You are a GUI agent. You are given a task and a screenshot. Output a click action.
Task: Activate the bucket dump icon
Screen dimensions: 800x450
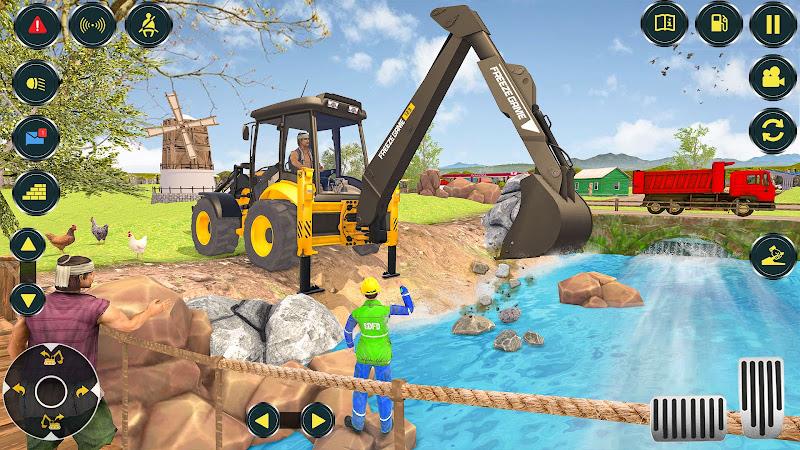[x=771, y=255]
